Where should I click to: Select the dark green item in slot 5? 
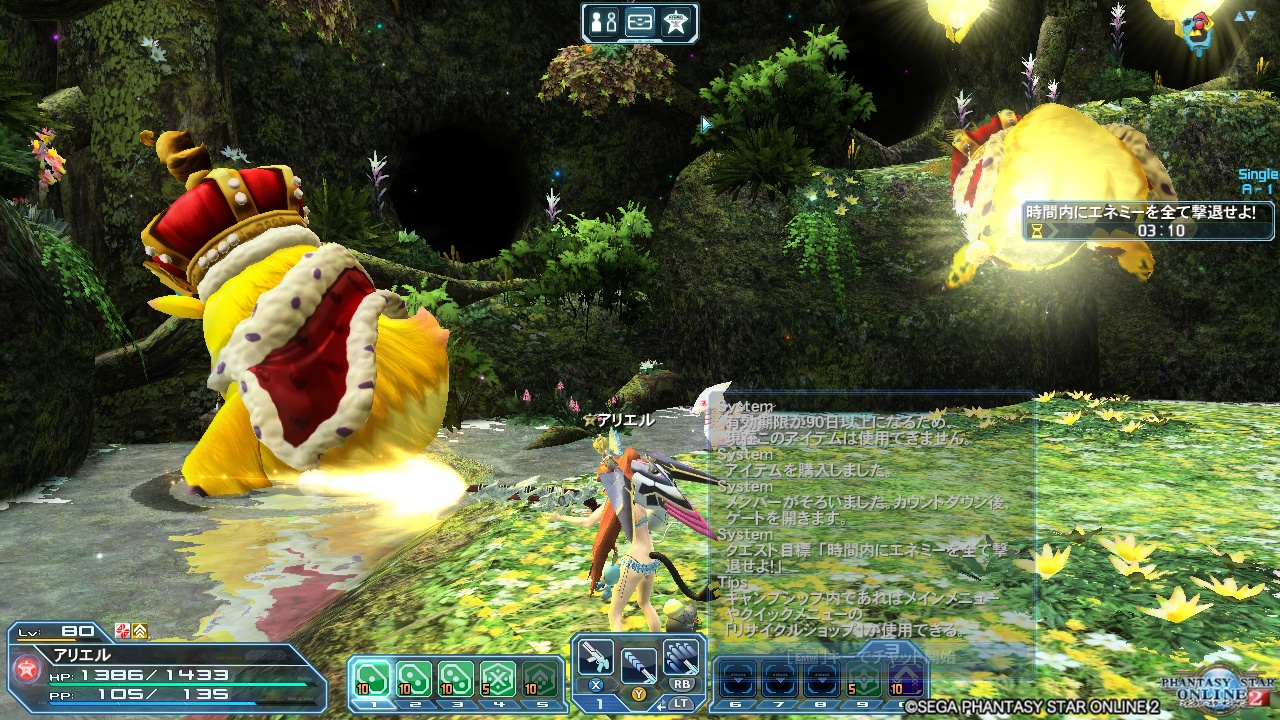click(x=539, y=680)
